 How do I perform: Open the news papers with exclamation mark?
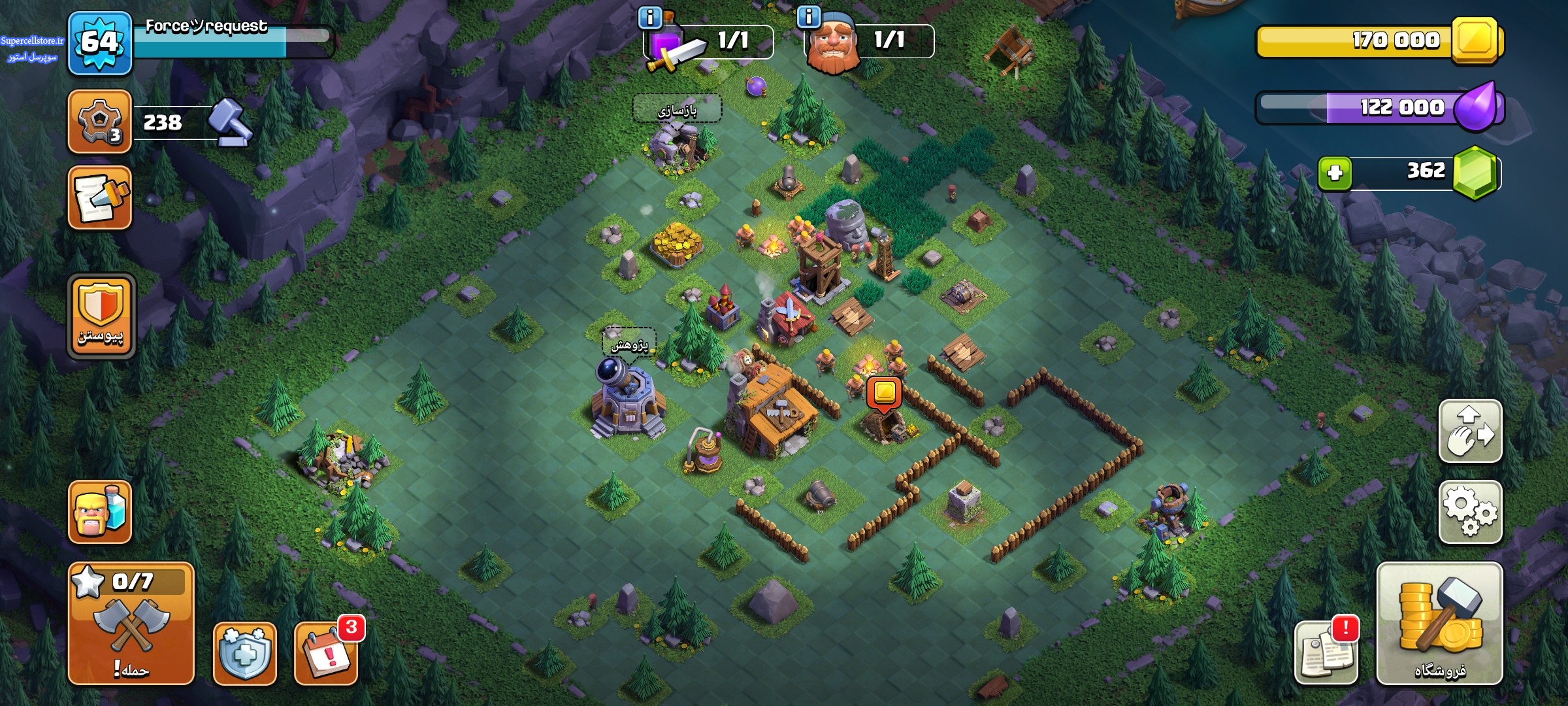point(1326,652)
